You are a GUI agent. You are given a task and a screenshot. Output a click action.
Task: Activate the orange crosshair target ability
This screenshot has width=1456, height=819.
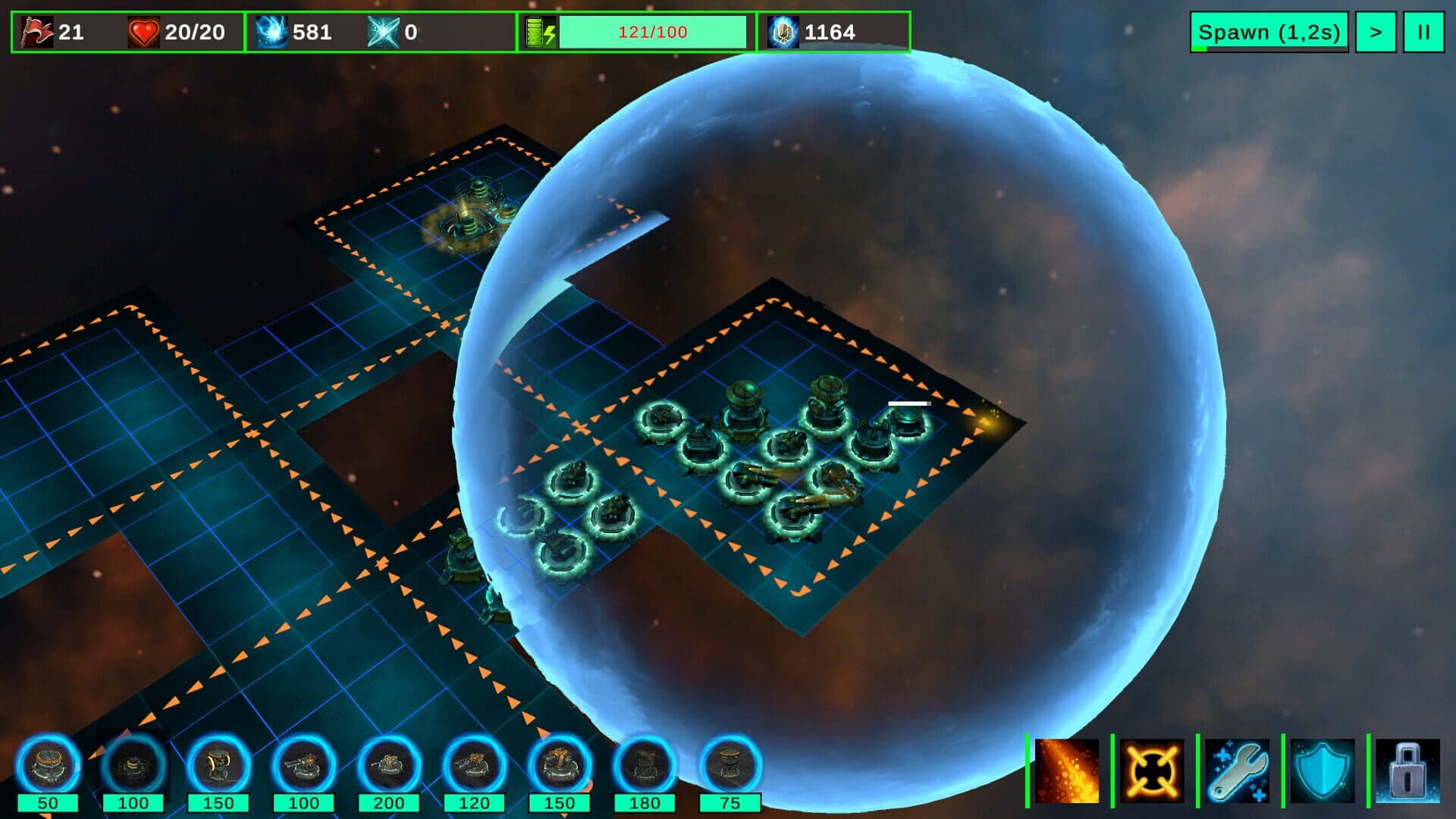click(1152, 770)
